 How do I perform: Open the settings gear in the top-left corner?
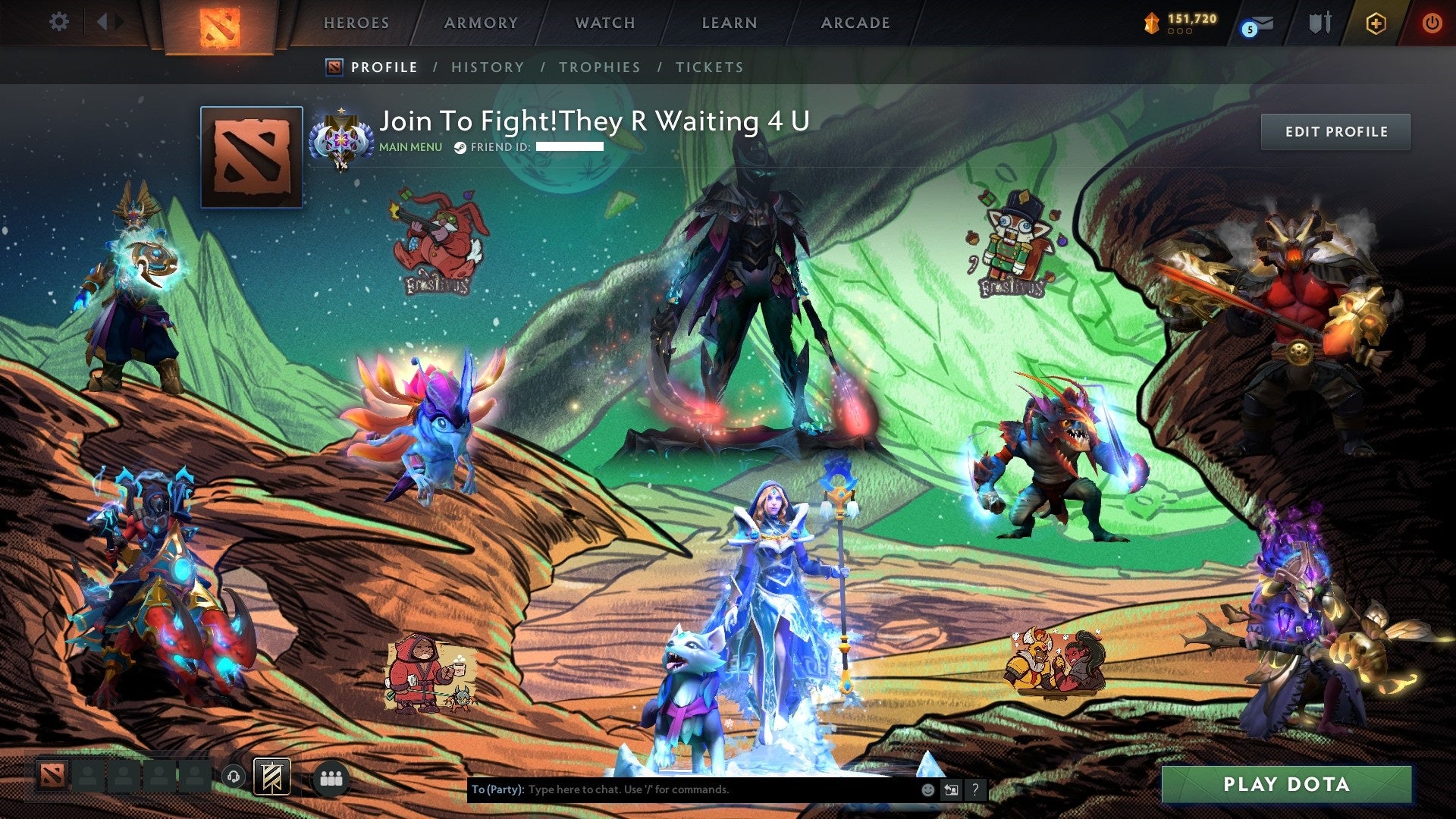point(59,22)
